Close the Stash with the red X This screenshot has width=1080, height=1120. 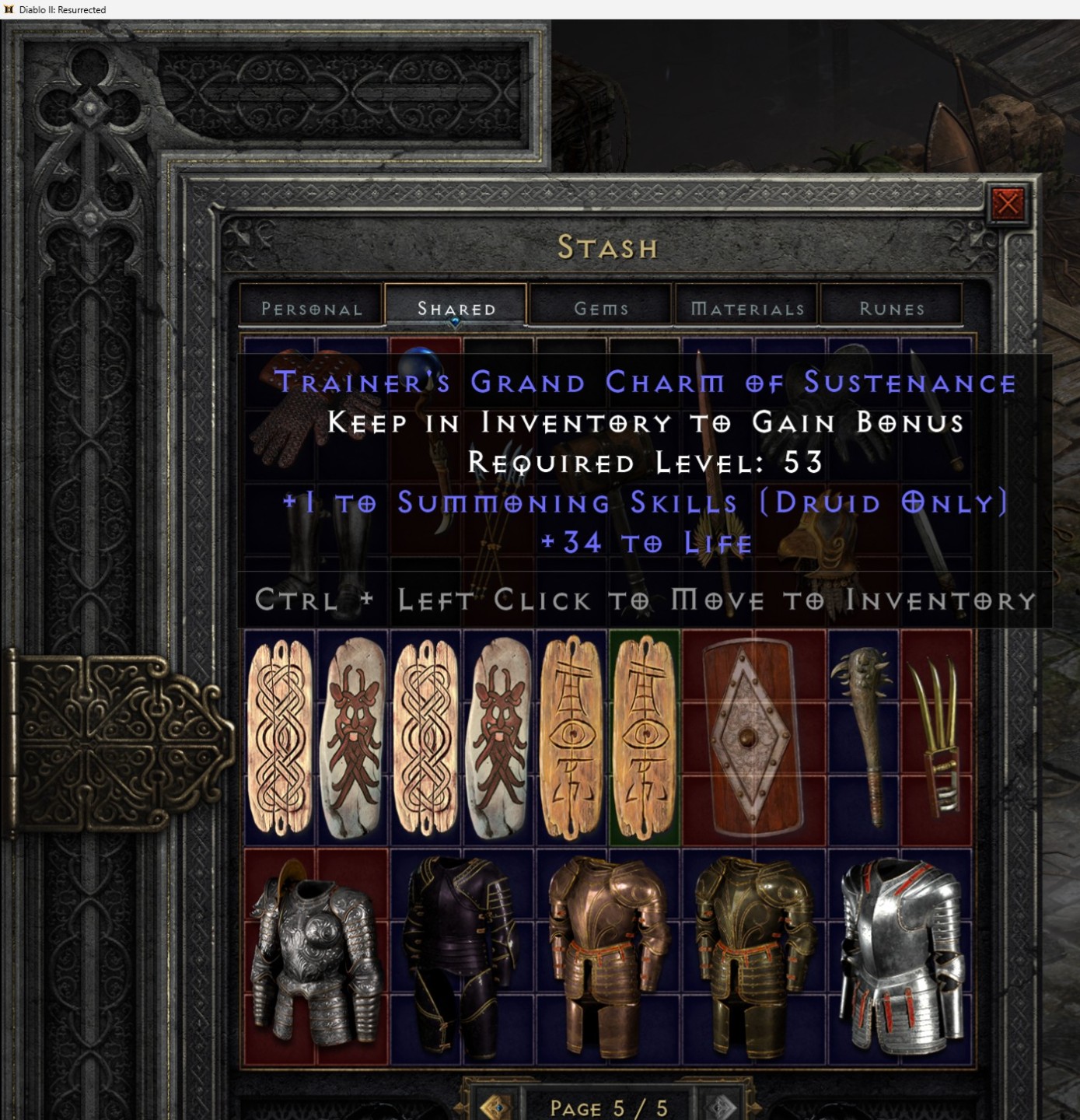click(1008, 205)
